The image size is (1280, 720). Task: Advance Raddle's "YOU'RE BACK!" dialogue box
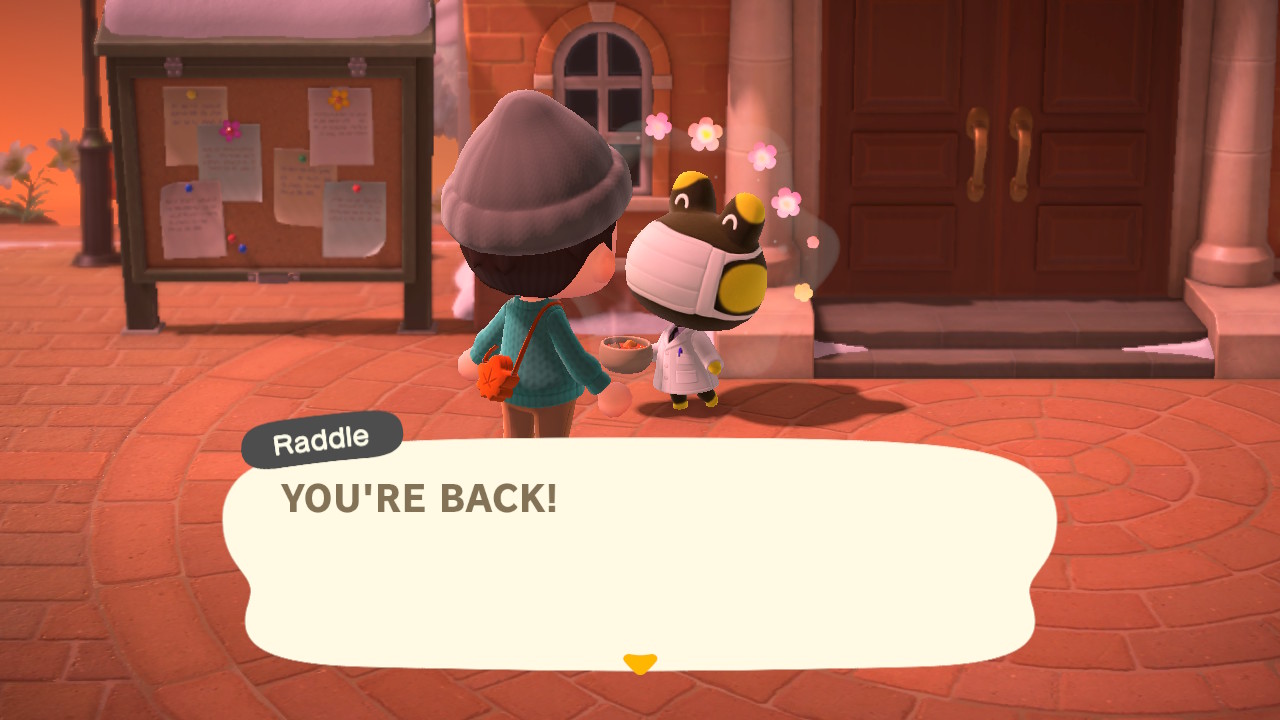coord(639,555)
